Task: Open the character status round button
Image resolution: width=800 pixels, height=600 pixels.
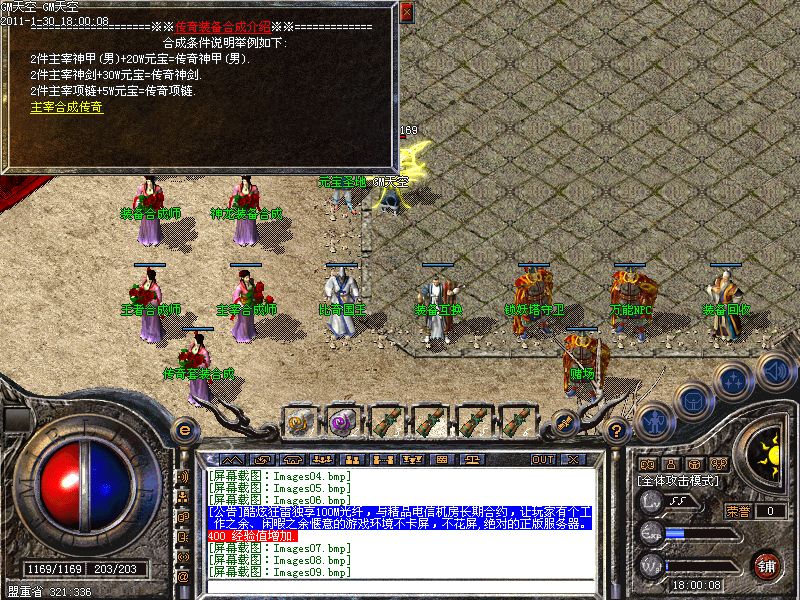Action: point(654,422)
